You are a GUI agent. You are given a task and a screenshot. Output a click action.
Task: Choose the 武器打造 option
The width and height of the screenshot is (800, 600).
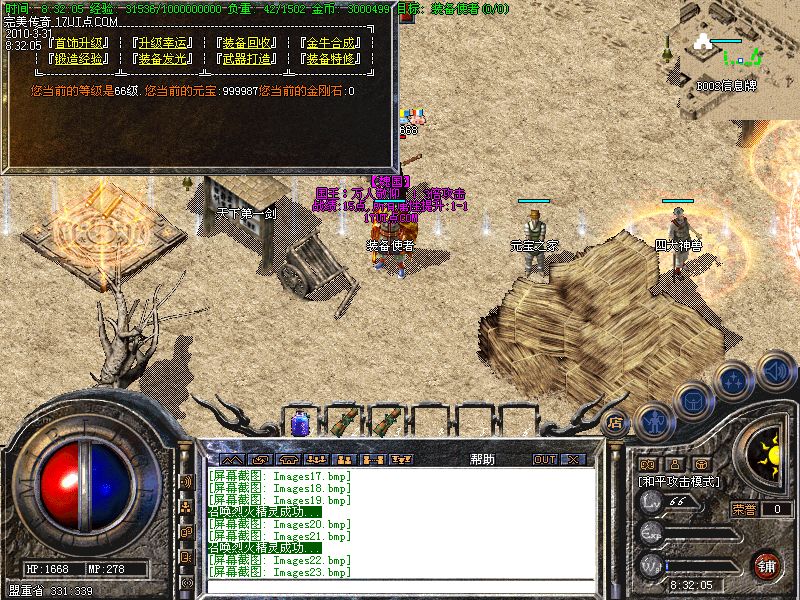pyautogui.click(x=245, y=59)
